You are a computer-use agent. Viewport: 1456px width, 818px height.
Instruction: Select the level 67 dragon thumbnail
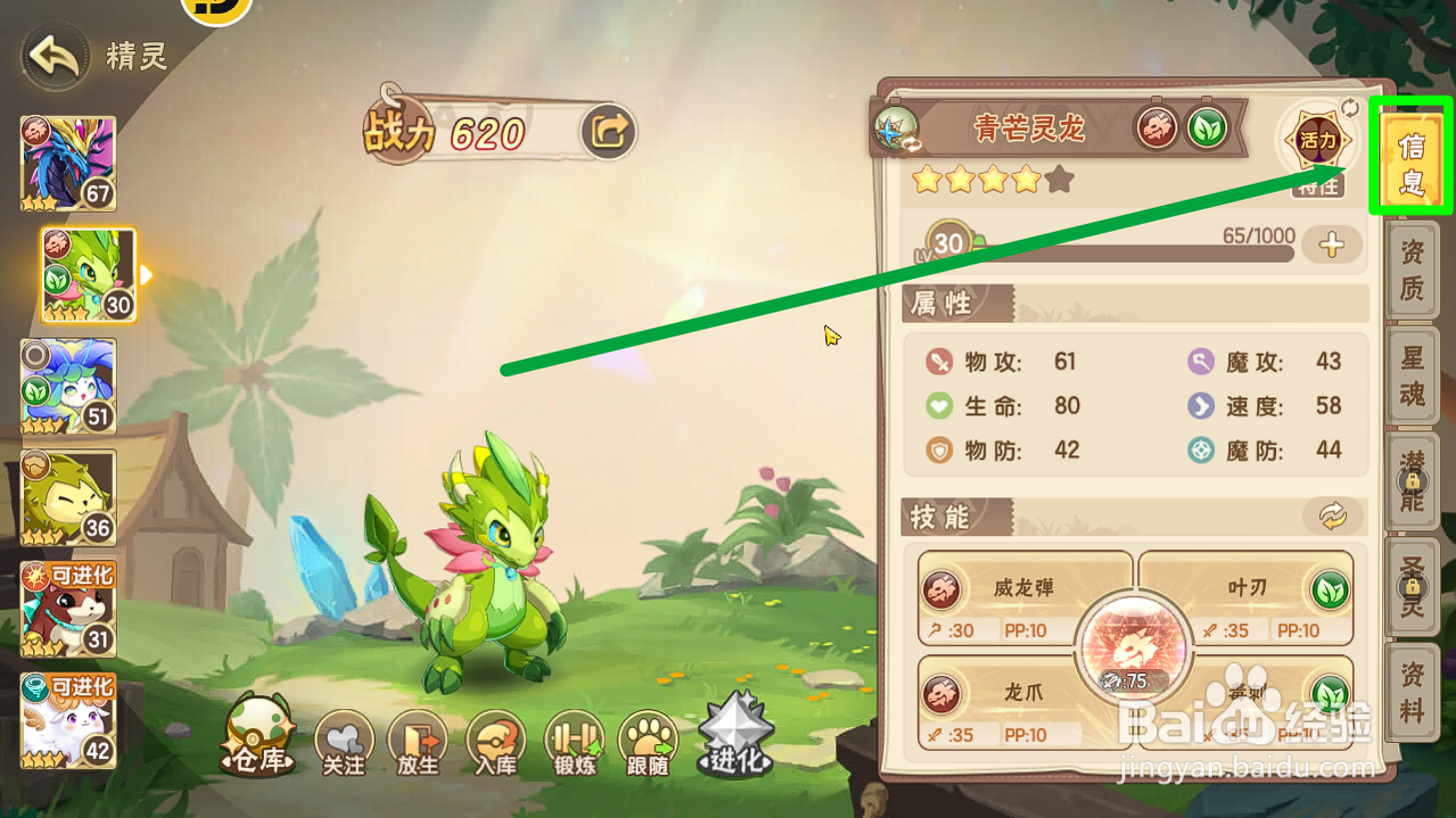tap(67, 162)
